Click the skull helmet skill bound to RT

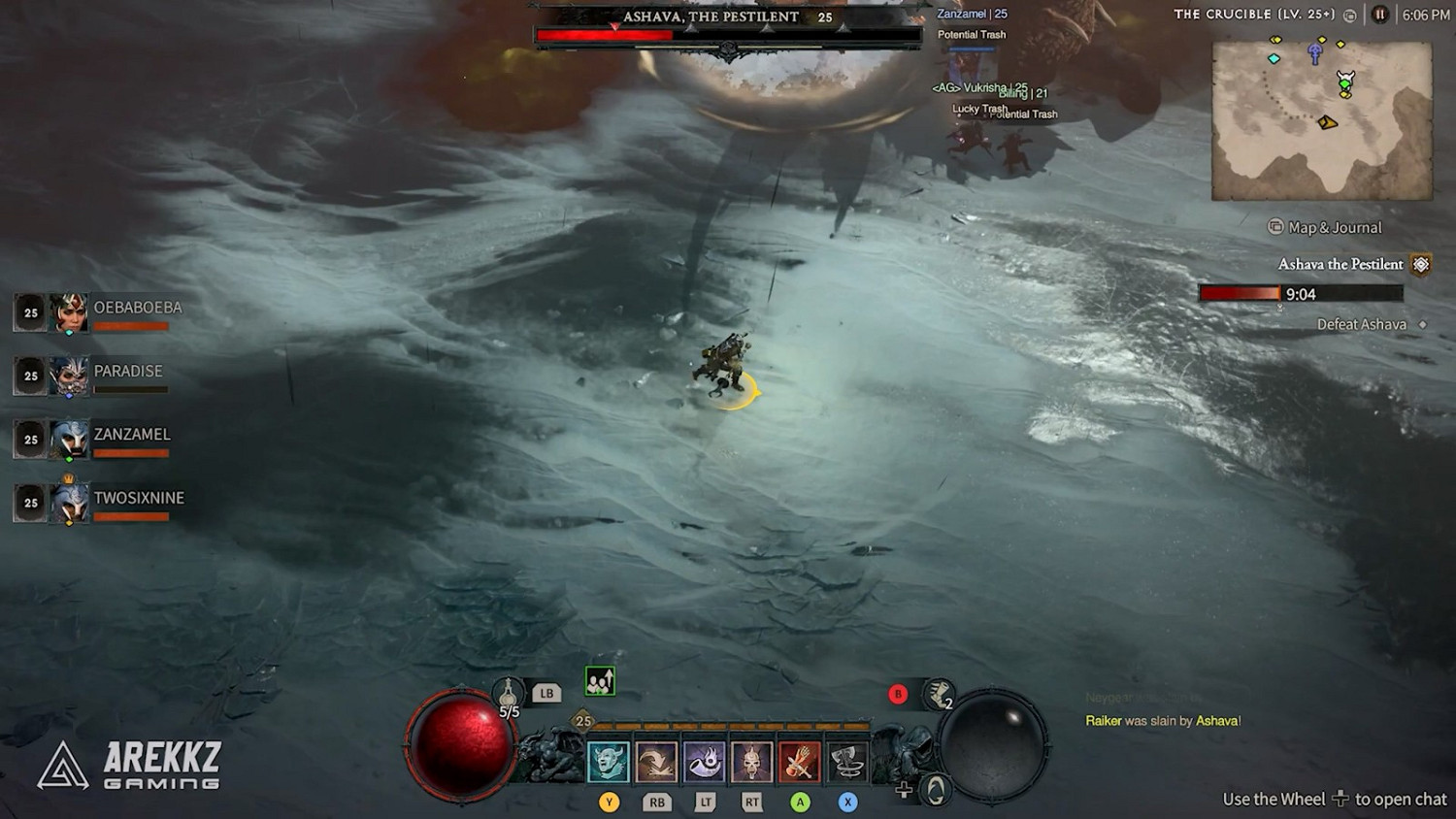pos(751,762)
